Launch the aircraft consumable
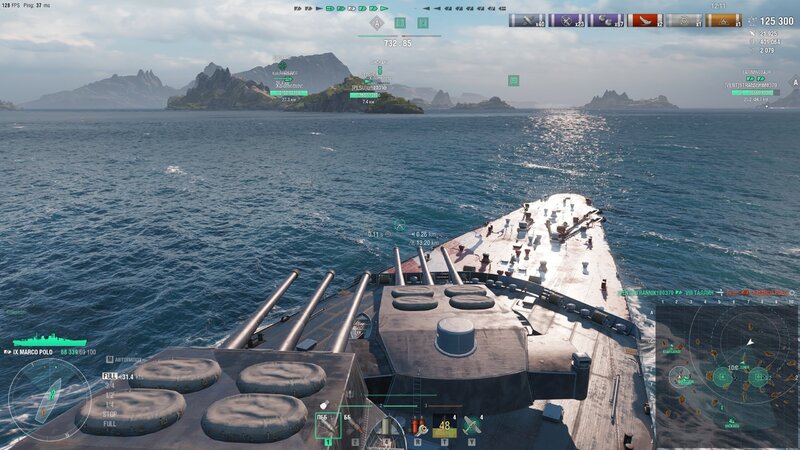The height and width of the screenshot is (450, 800). tap(473, 425)
